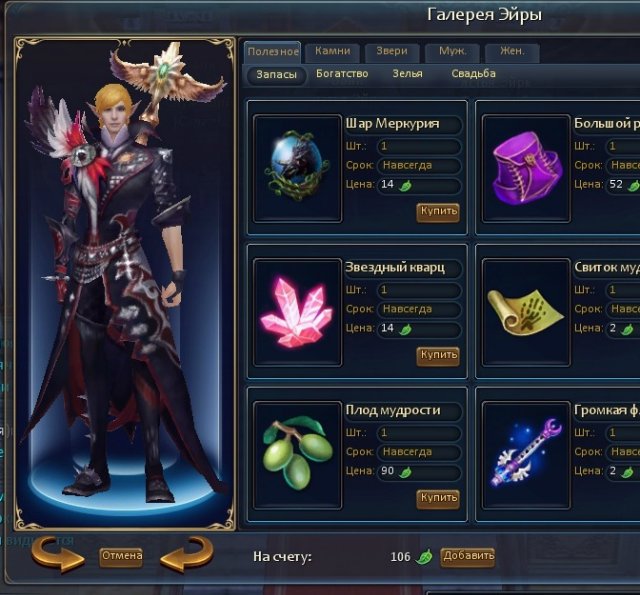Screen dimensions: 640x595
Task: Choose the Запасы subcategory
Action: click(x=275, y=75)
